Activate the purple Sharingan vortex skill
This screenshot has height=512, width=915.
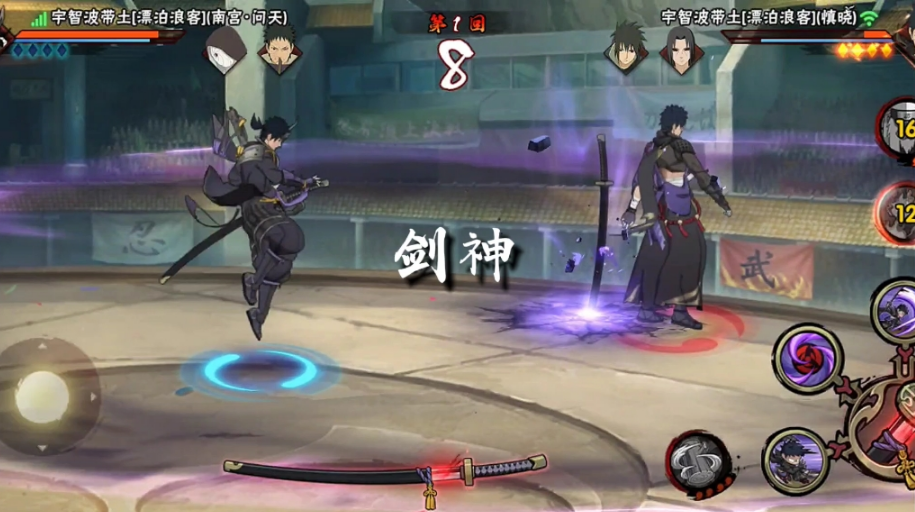click(806, 357)
